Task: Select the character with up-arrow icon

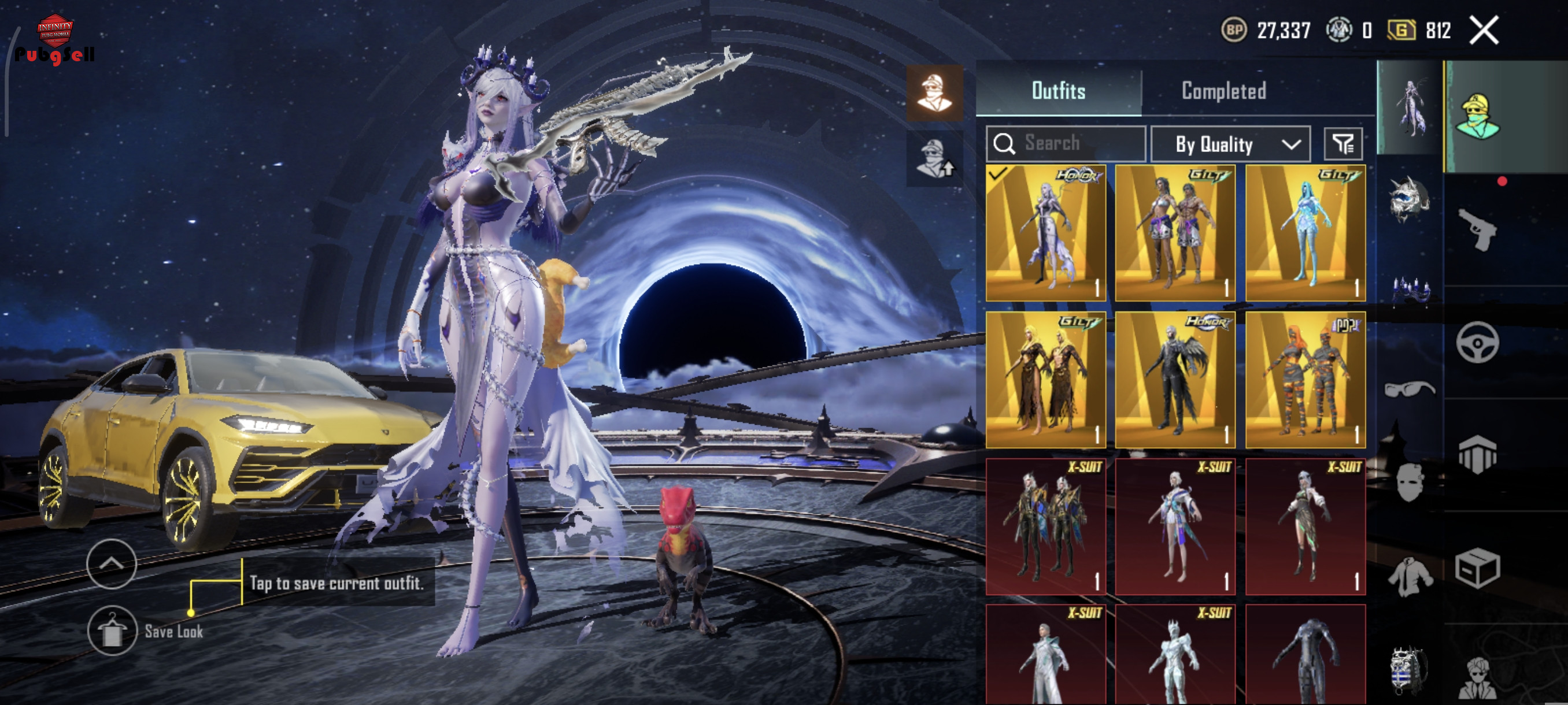Action: [934, 158]
